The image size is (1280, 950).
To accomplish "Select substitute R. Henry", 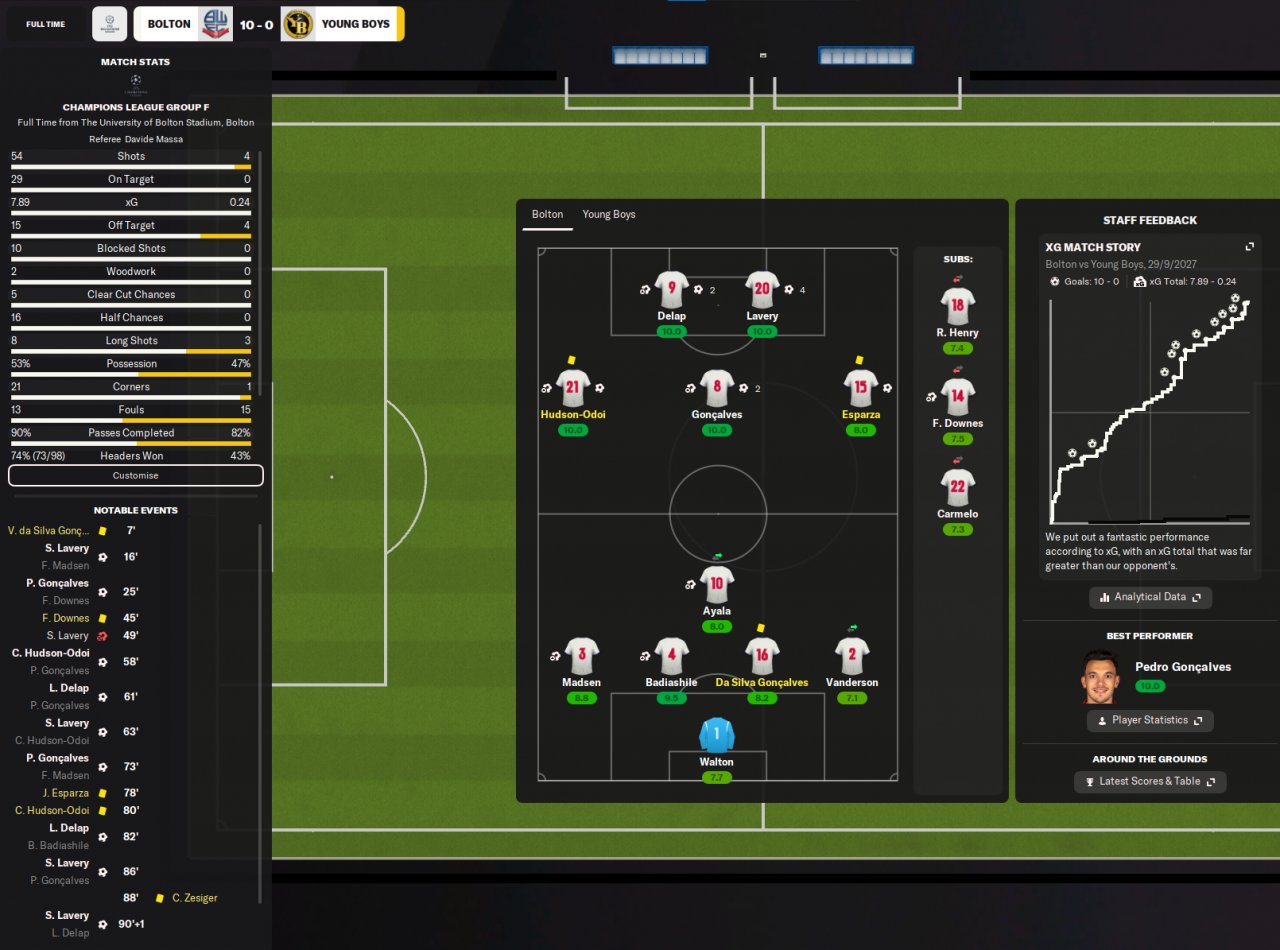I will coord(957,306).
